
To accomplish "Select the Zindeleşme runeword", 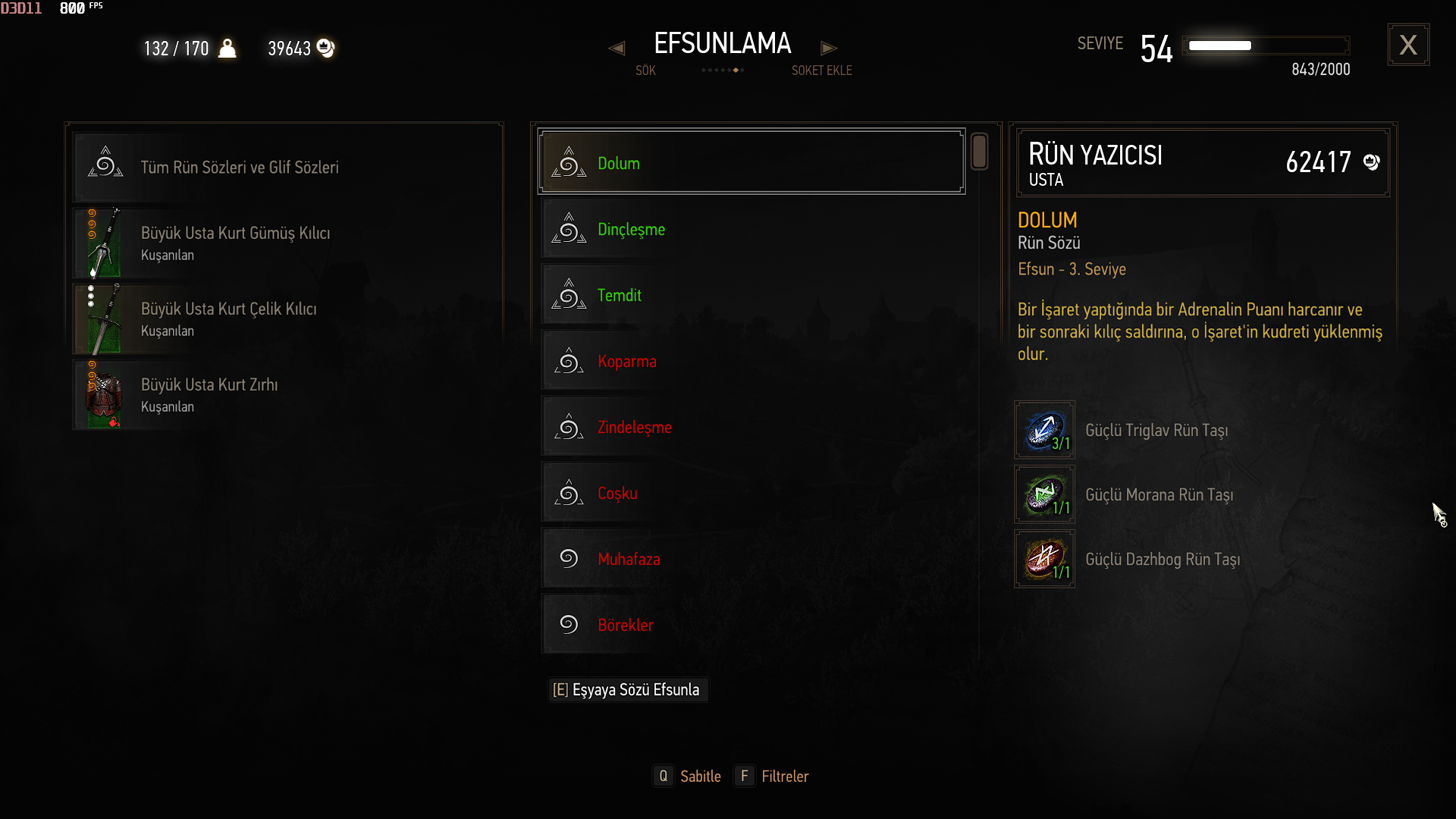I will pyautogui.click(x=751, y=427).
